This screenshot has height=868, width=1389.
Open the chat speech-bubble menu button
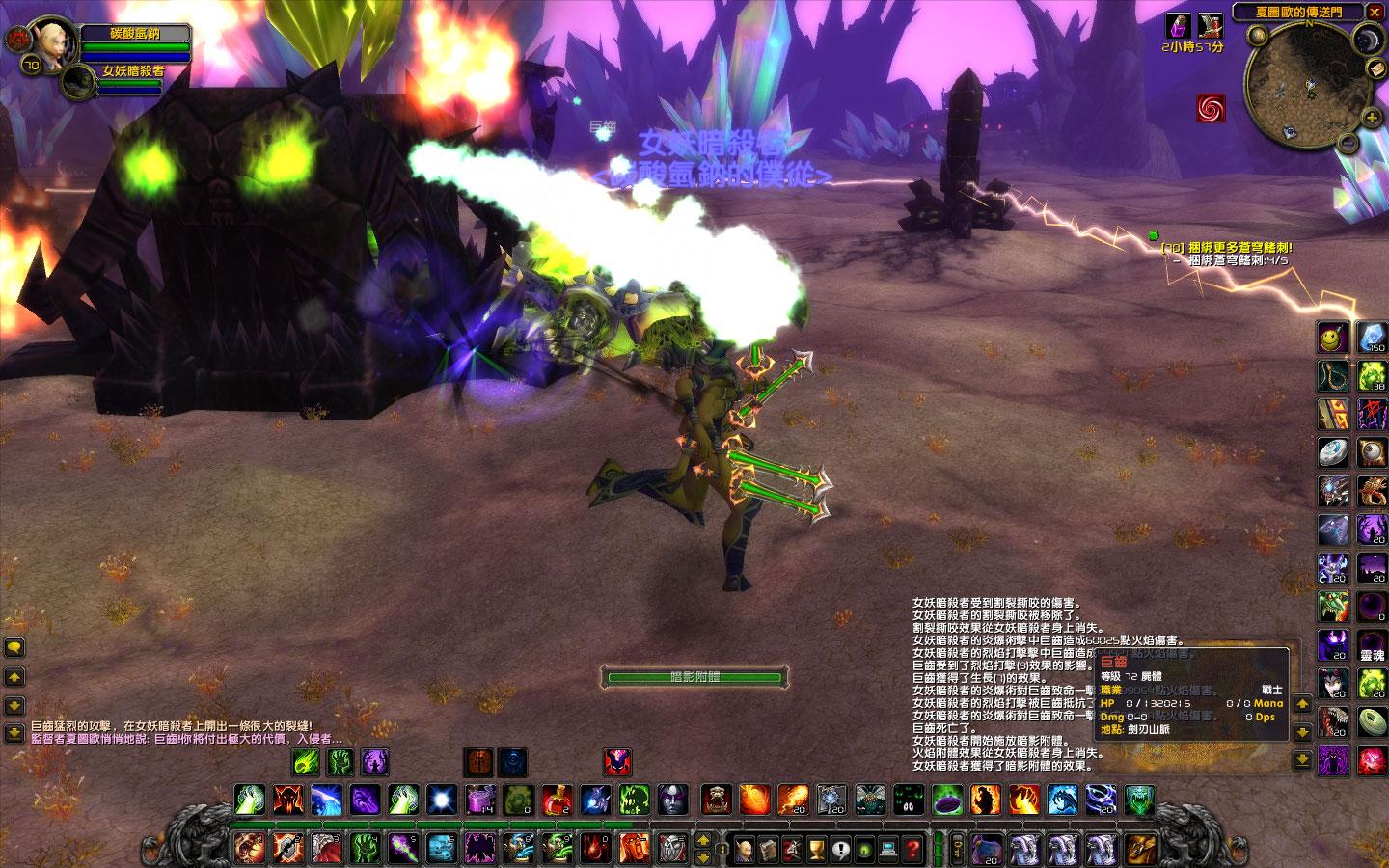[14, 648]
